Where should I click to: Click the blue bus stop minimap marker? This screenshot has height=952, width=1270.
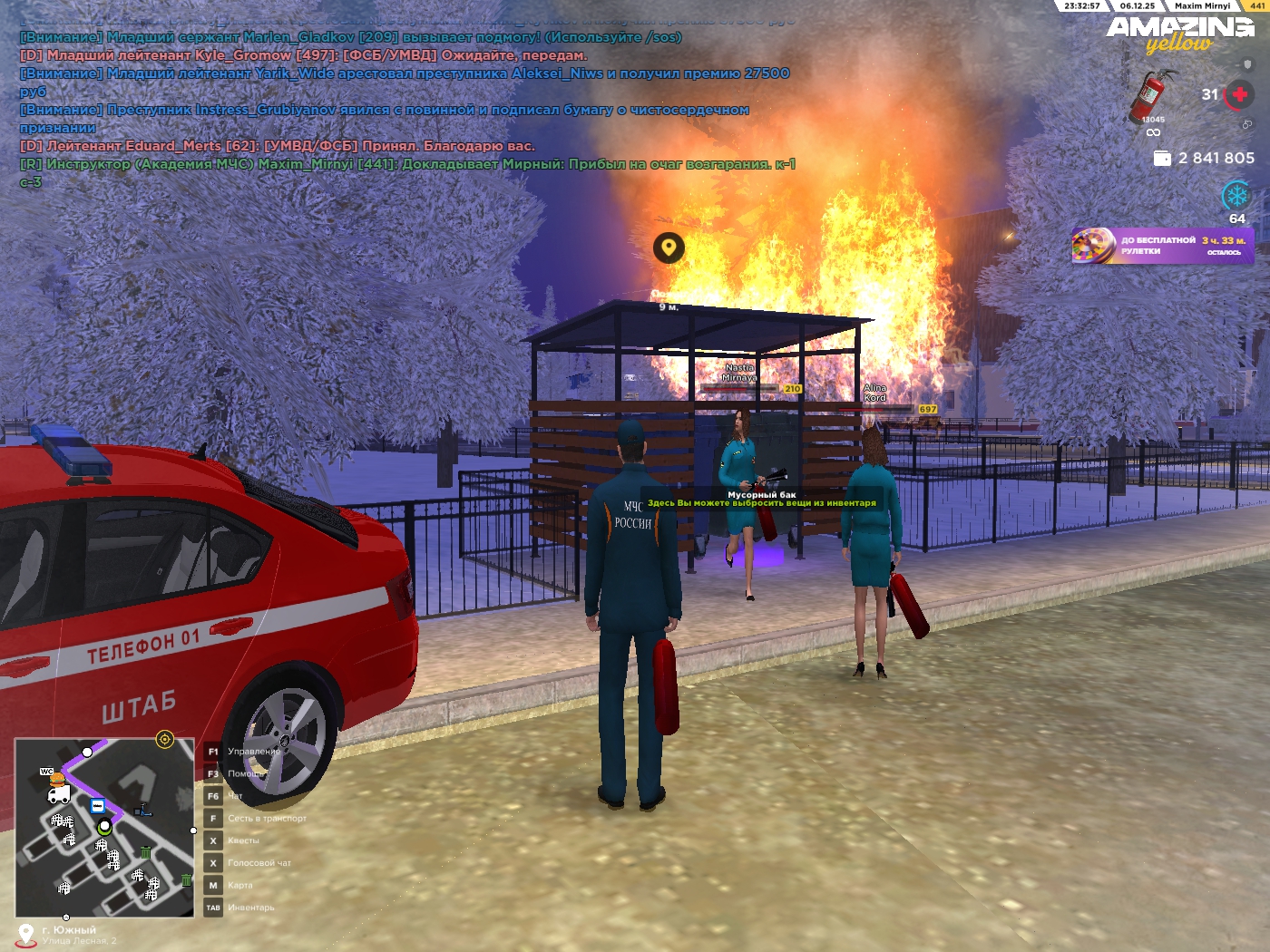pyautogui.click(x=97, y=806)
